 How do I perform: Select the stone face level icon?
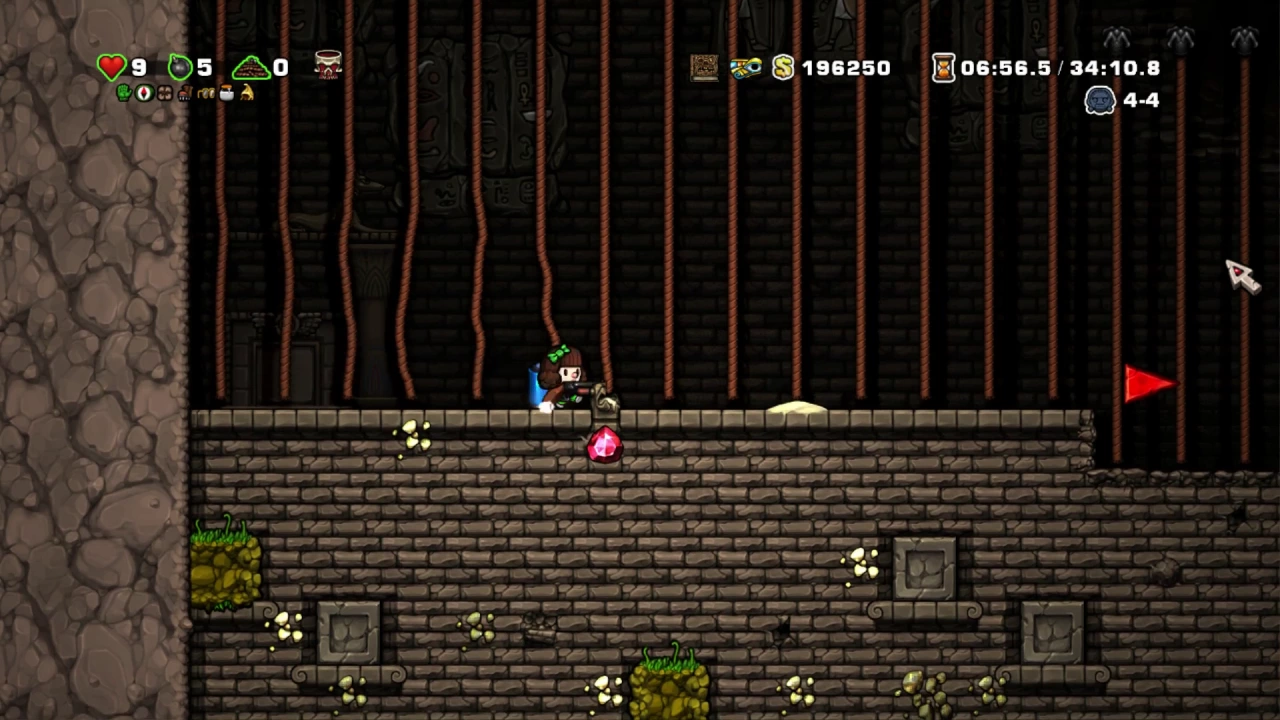click(x=1100, y=100)
